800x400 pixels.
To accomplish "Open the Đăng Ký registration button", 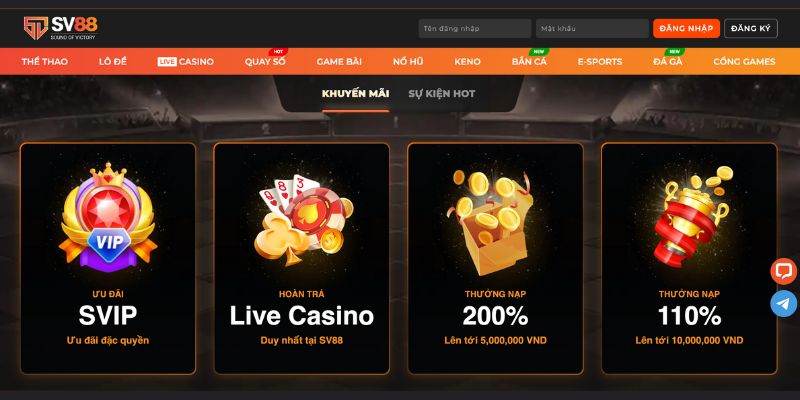I will [x=750, y=28].
